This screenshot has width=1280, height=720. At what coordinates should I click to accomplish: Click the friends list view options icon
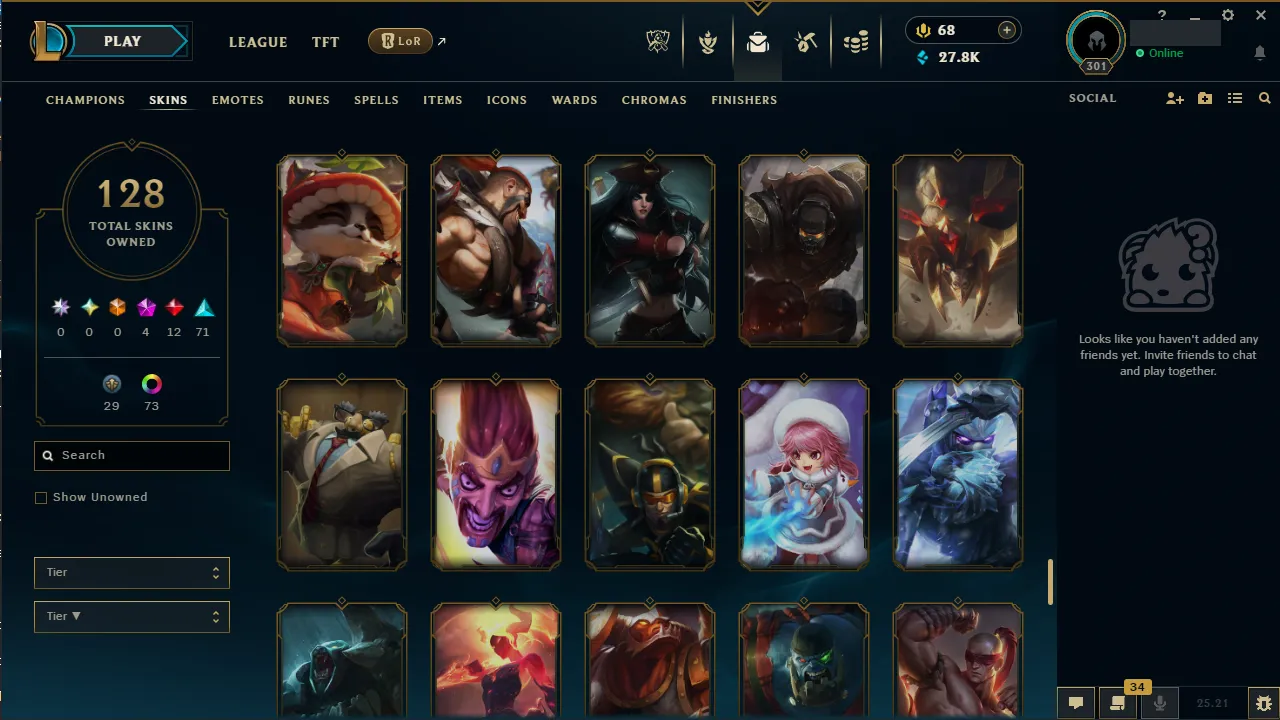1234,98
